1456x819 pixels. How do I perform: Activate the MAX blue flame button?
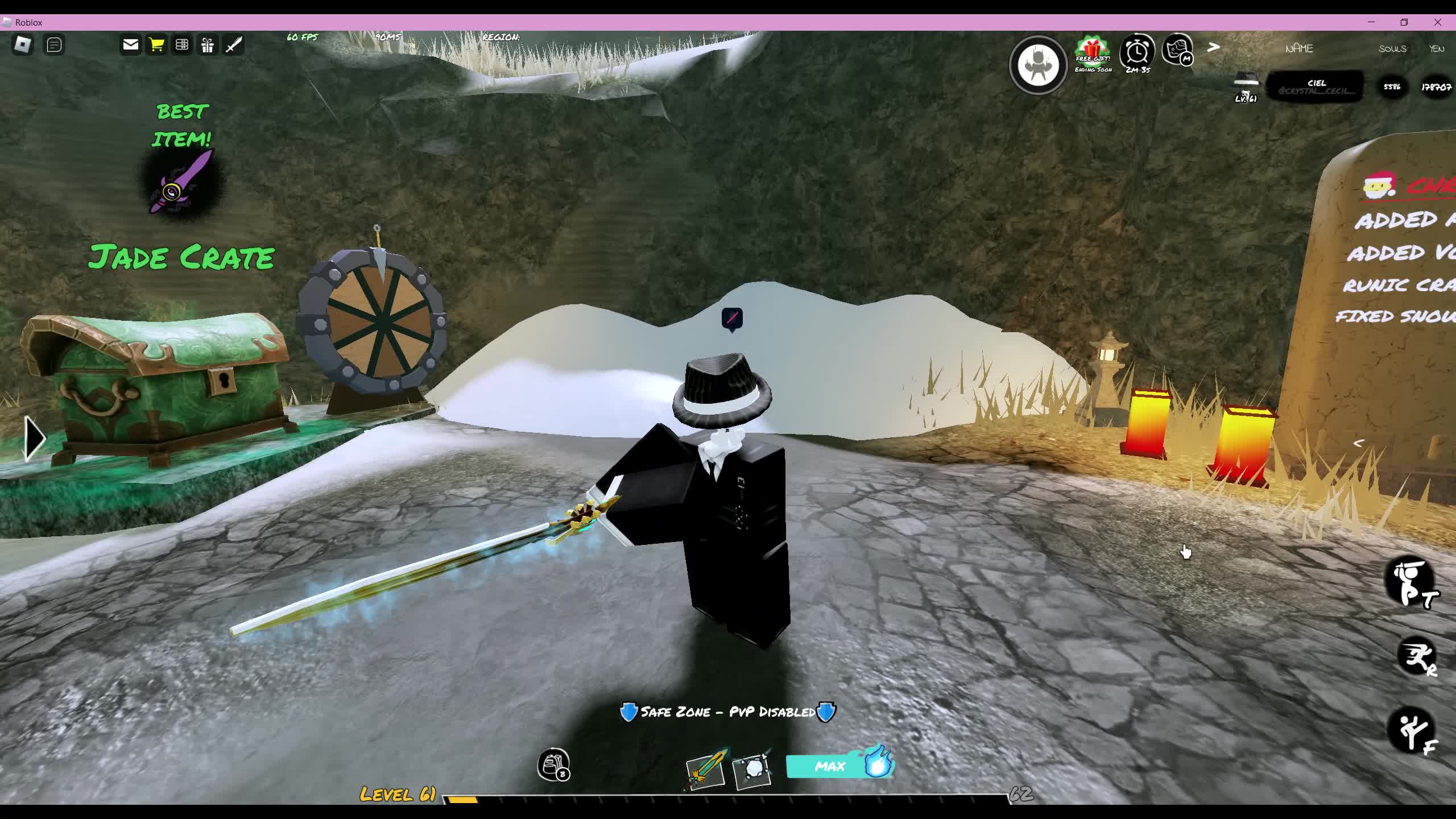tap(839, 766)
